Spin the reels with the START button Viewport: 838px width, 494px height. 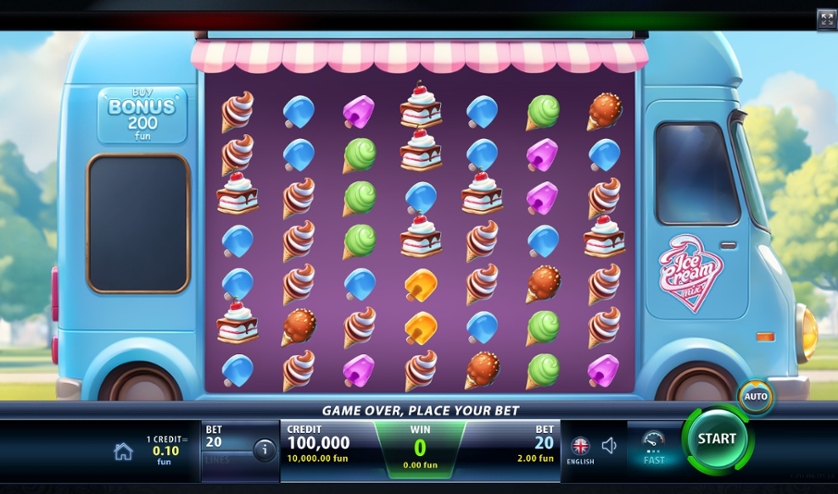pos(716,439)
